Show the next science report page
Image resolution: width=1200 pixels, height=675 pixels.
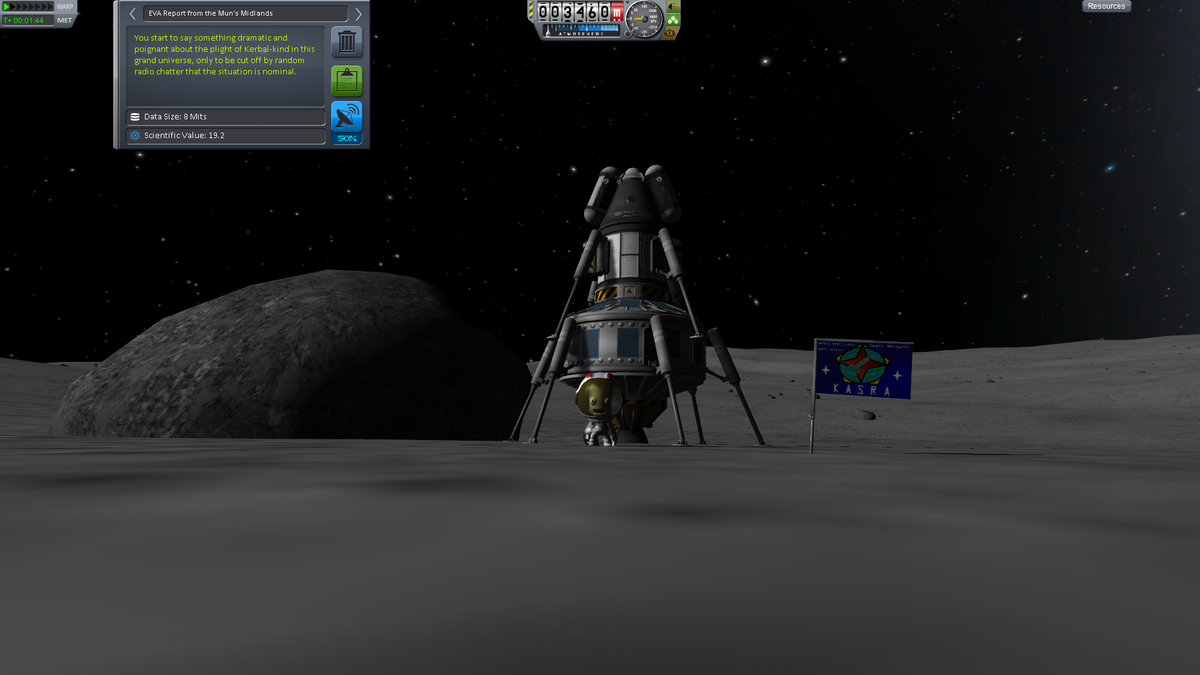pos(358,14)
